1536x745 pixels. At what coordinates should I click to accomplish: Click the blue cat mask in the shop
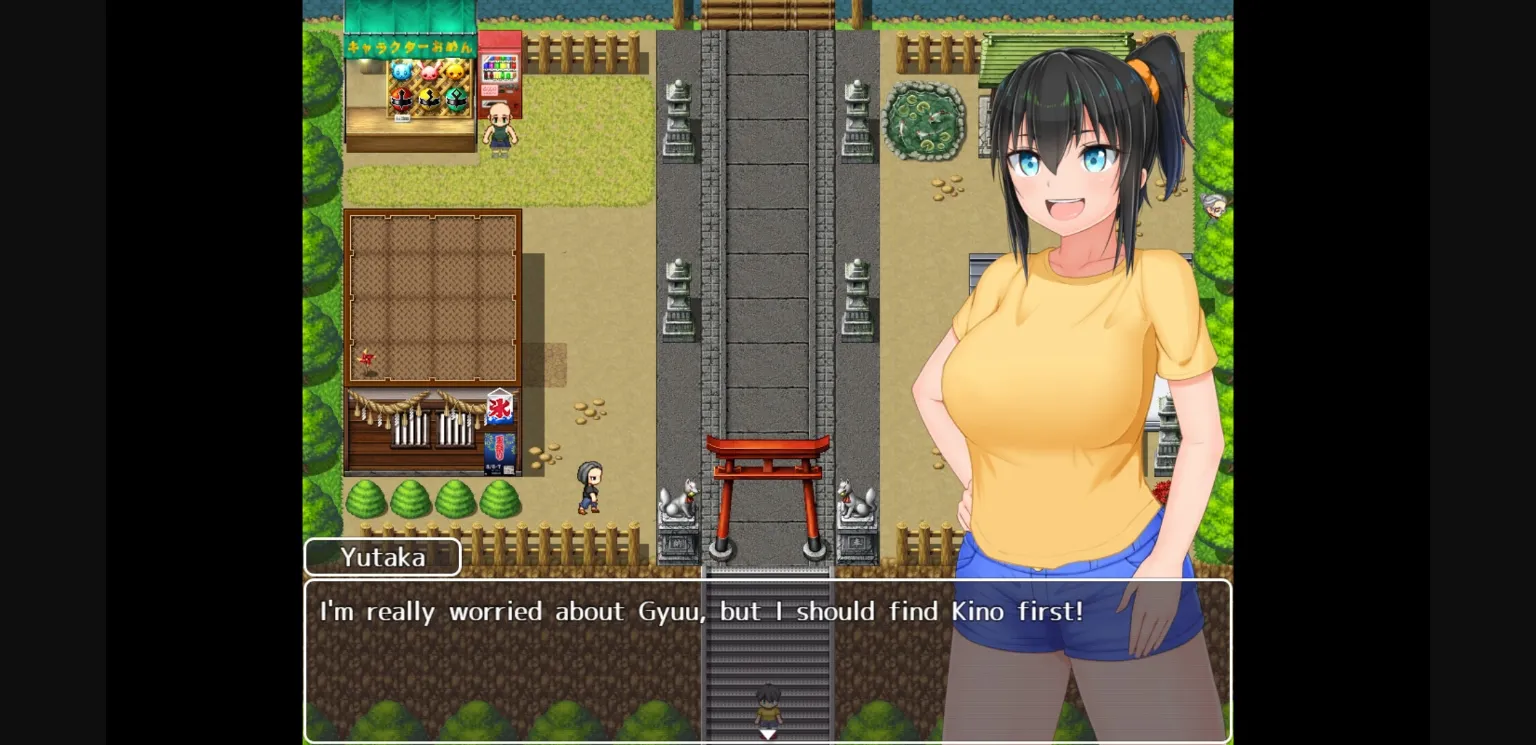tap(400, 71)
